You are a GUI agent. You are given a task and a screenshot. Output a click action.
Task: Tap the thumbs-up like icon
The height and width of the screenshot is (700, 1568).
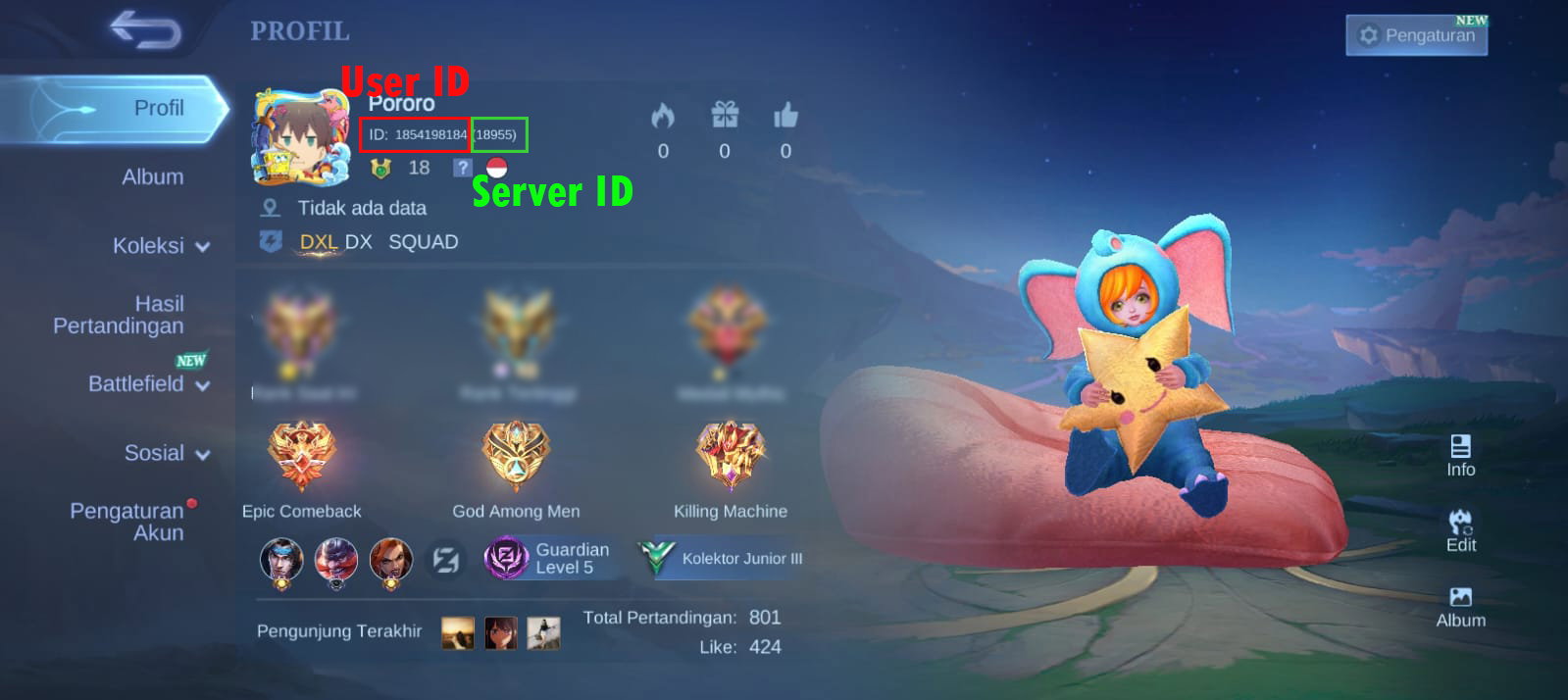785,116
